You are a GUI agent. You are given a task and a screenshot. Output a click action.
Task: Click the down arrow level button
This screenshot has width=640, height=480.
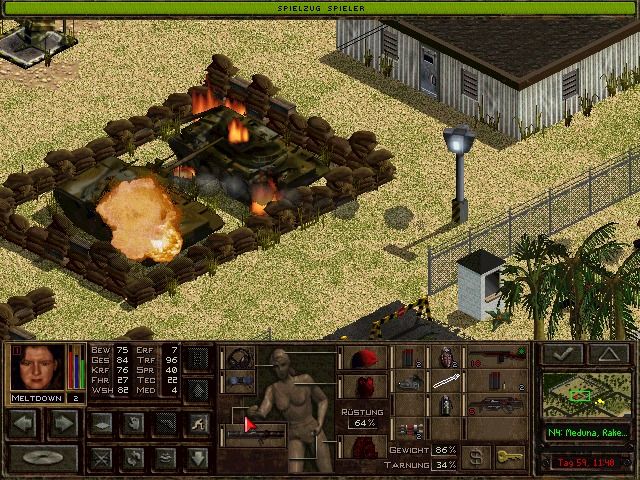199,458
